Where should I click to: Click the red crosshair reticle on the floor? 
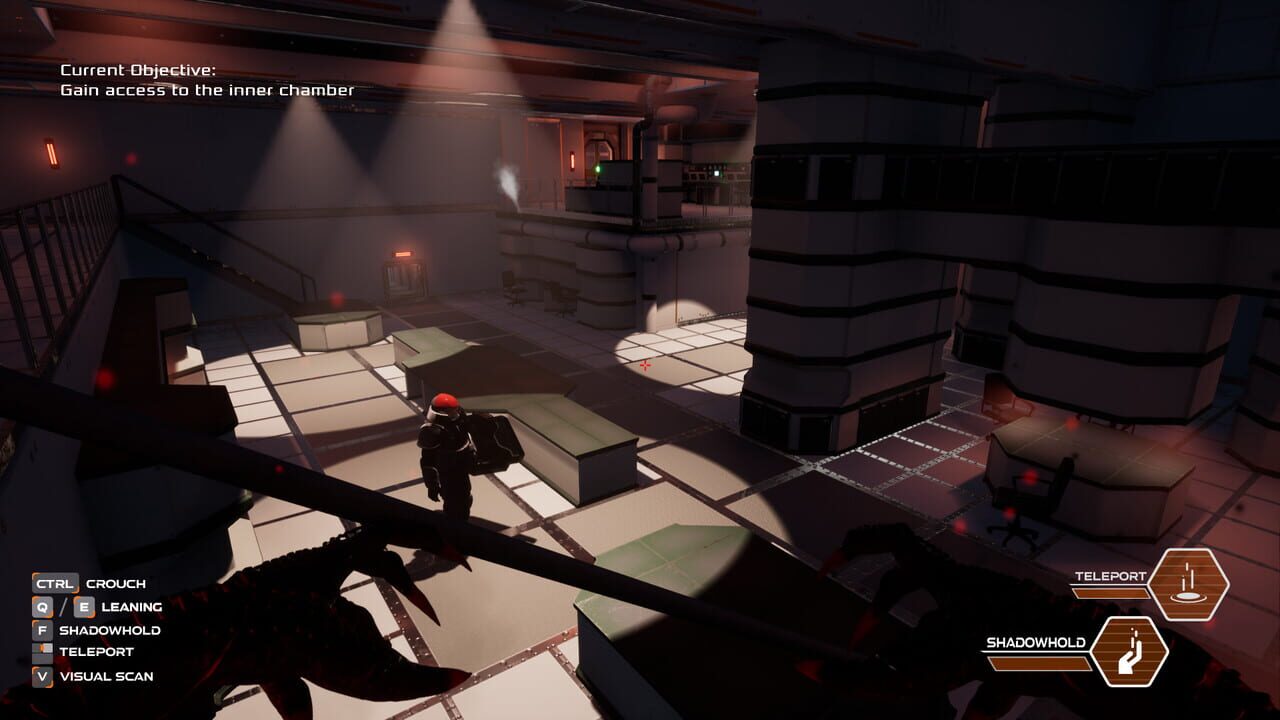tap(644, 366)
